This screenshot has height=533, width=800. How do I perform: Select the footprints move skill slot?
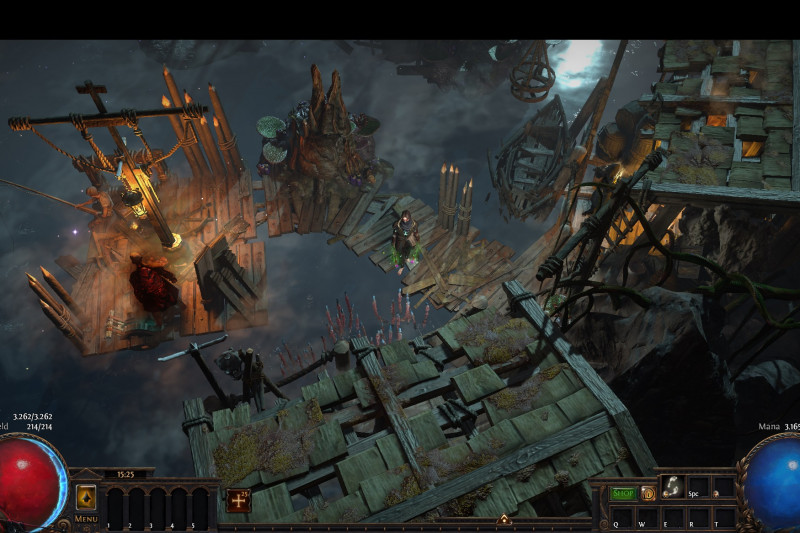[x=673, y=486]
